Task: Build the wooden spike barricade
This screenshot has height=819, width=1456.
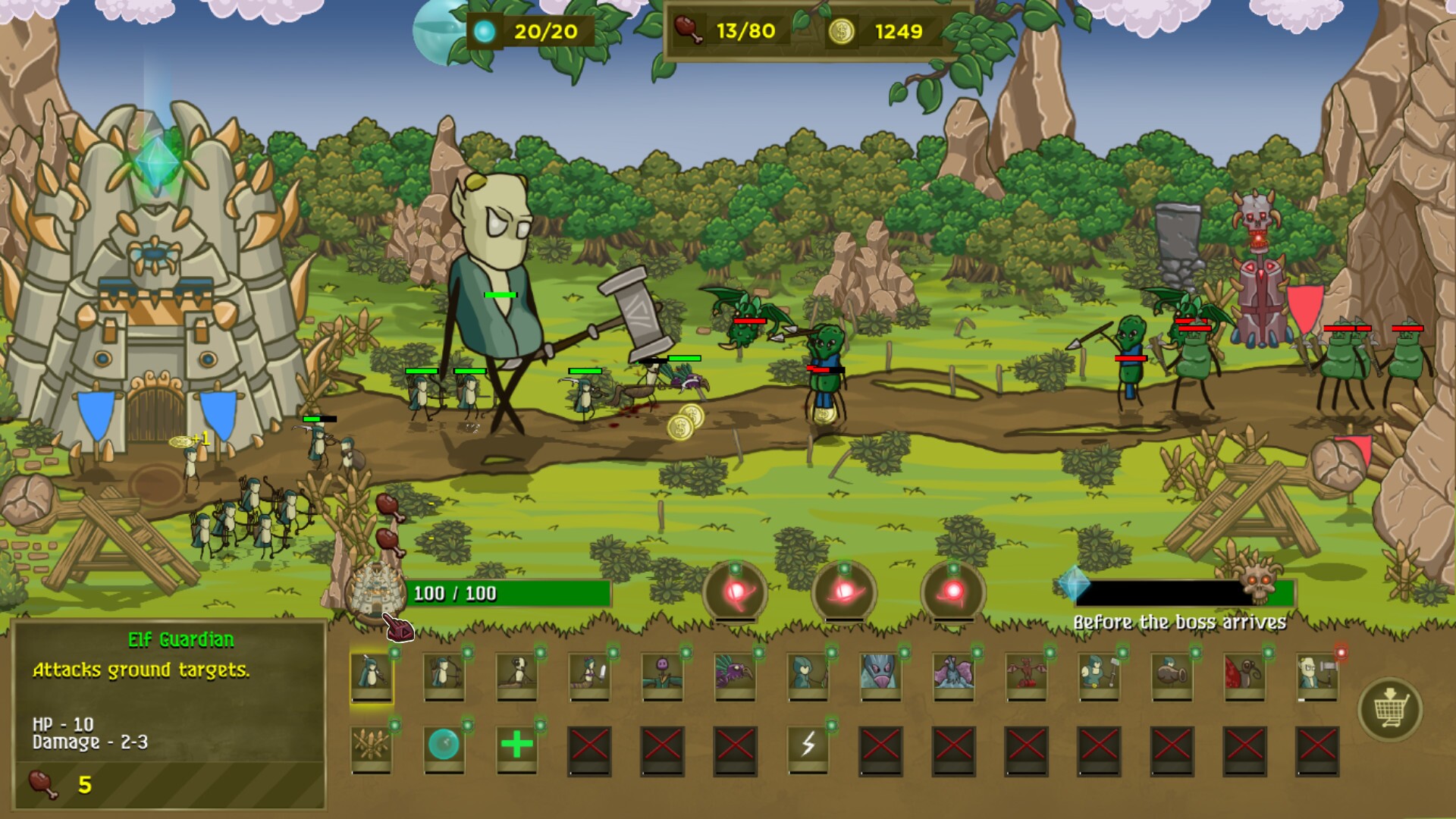Action: tap(372, 747)
